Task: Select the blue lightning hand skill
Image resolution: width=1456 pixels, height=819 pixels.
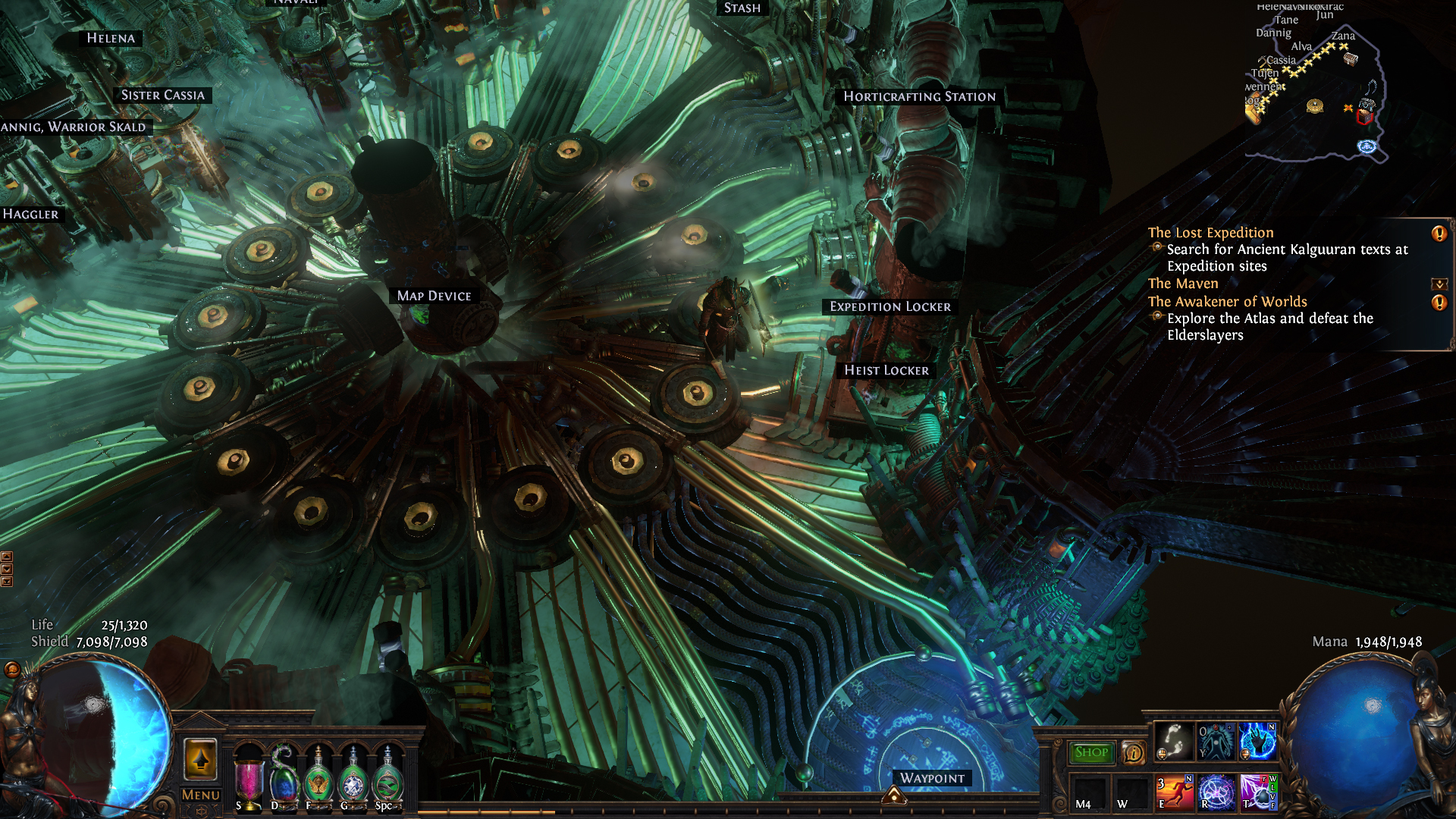Action: coord(1257,741)
